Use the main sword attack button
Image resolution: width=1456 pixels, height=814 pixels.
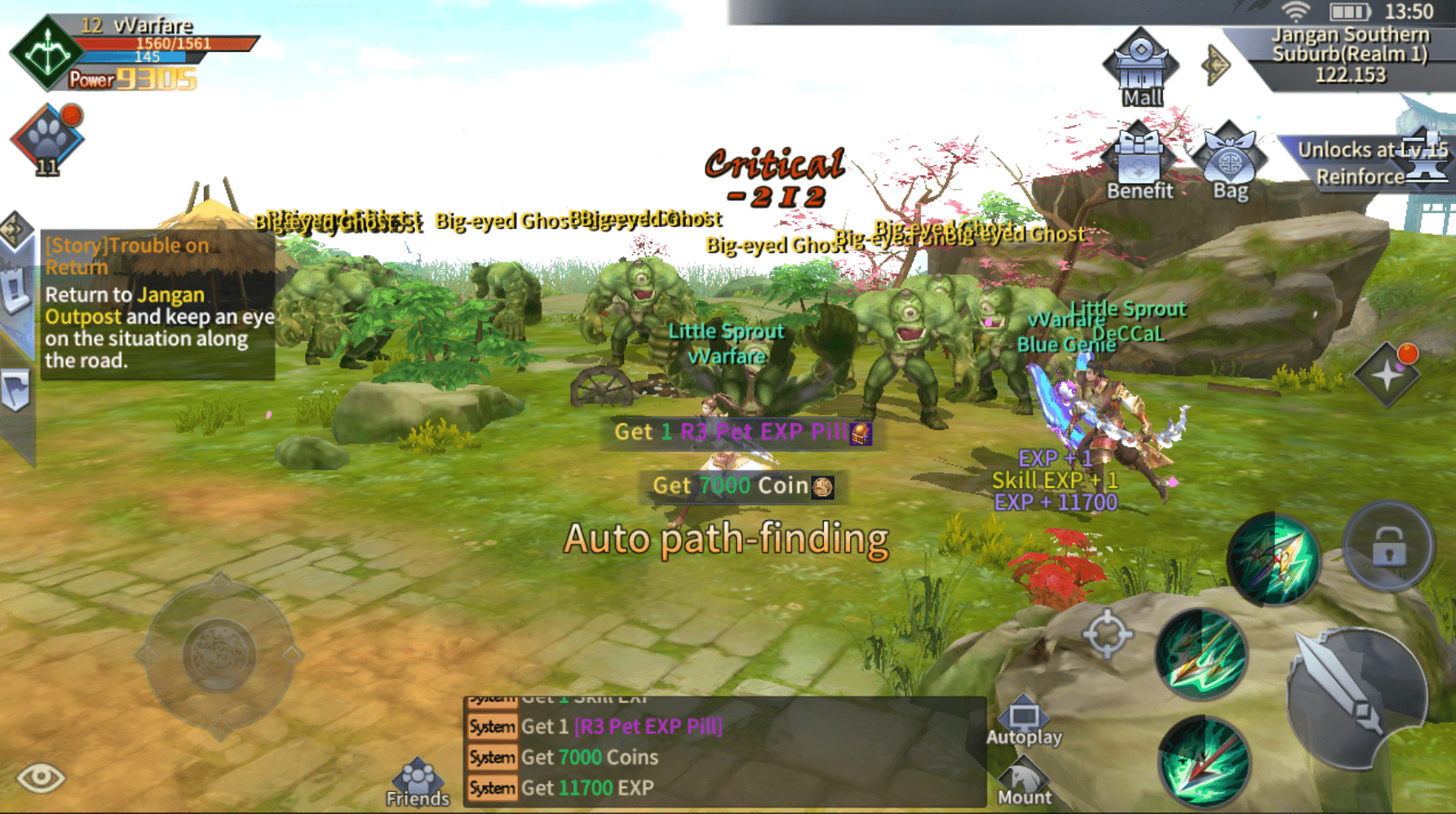[x=1354, y=698]
